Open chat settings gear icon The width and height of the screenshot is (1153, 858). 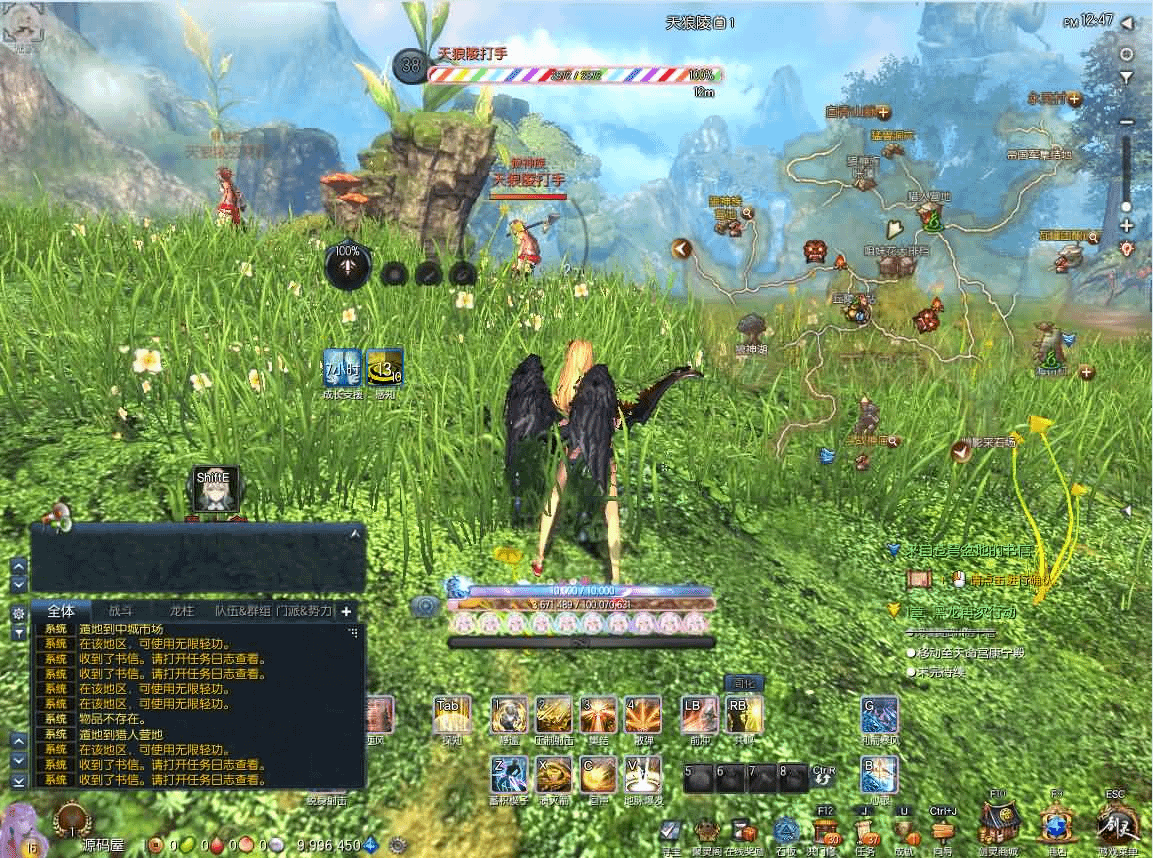[18, 612]
